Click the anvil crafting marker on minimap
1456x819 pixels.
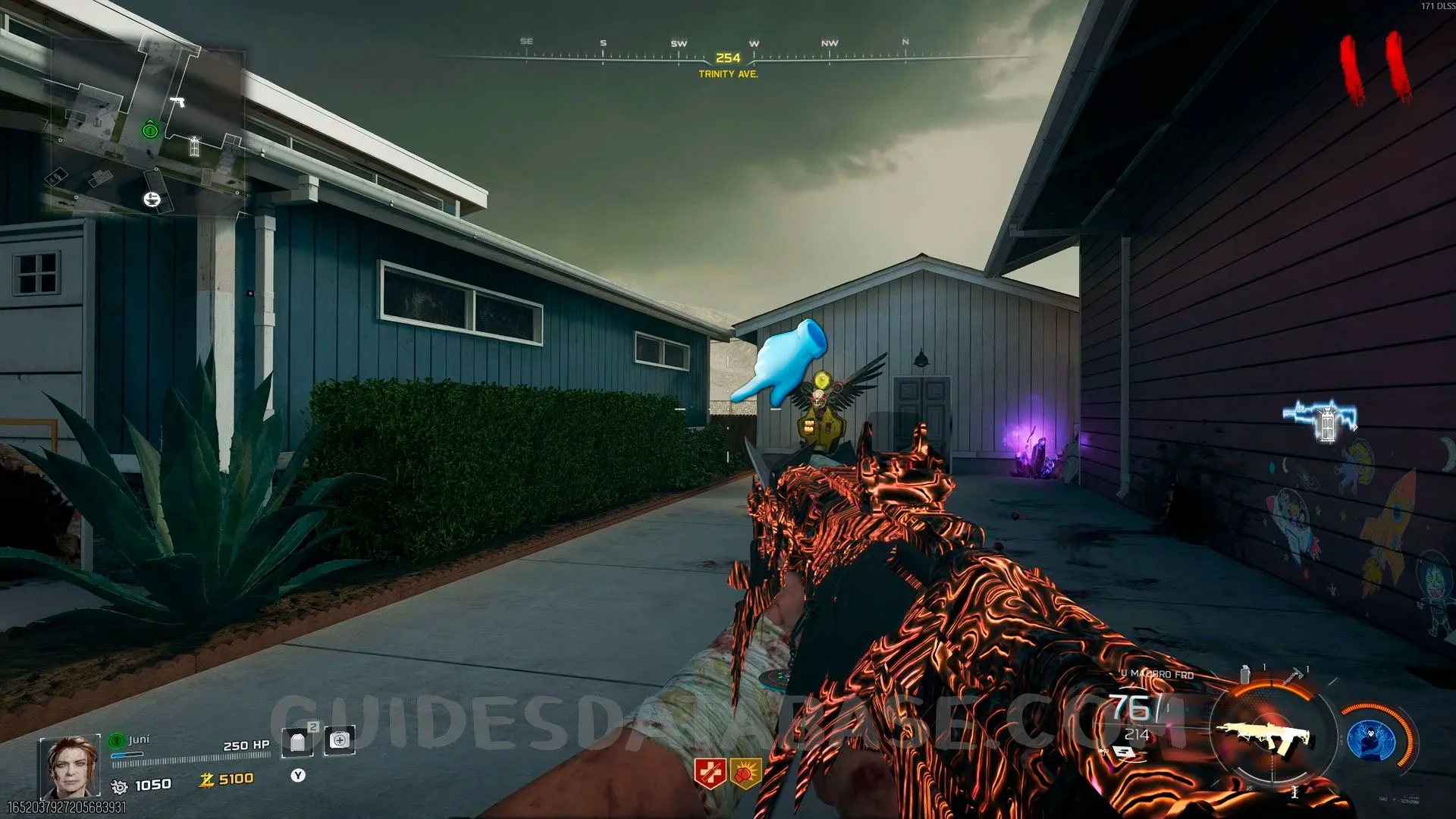(x=152, y=199)
